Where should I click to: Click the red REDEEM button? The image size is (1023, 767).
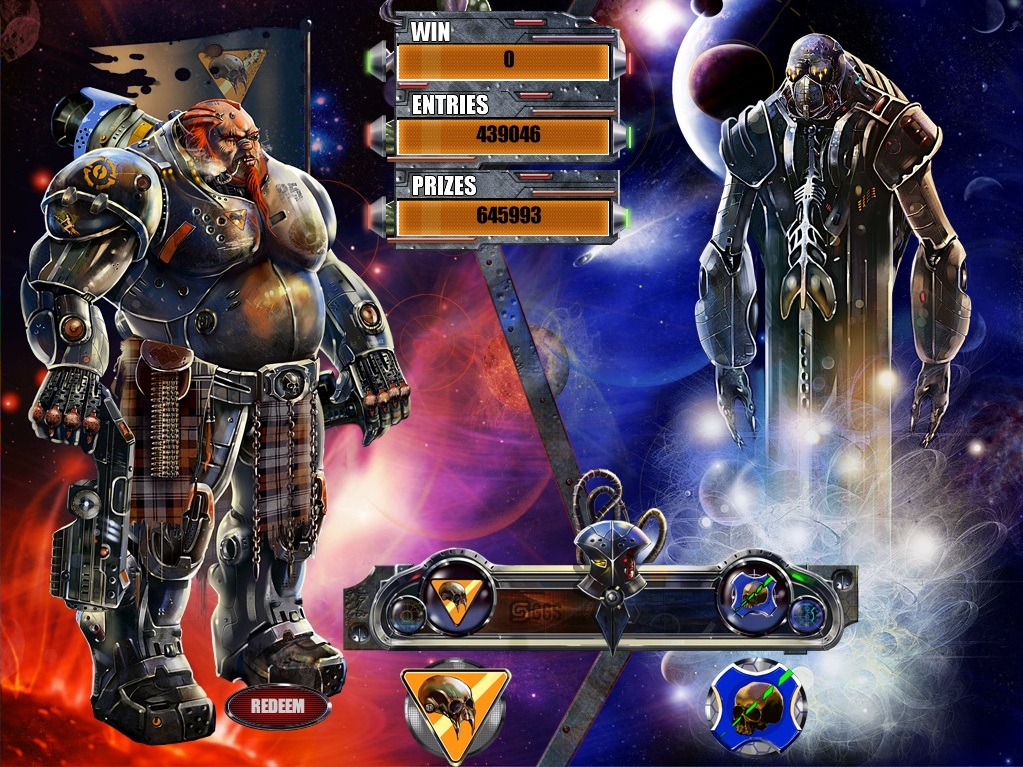click(277, 706)
